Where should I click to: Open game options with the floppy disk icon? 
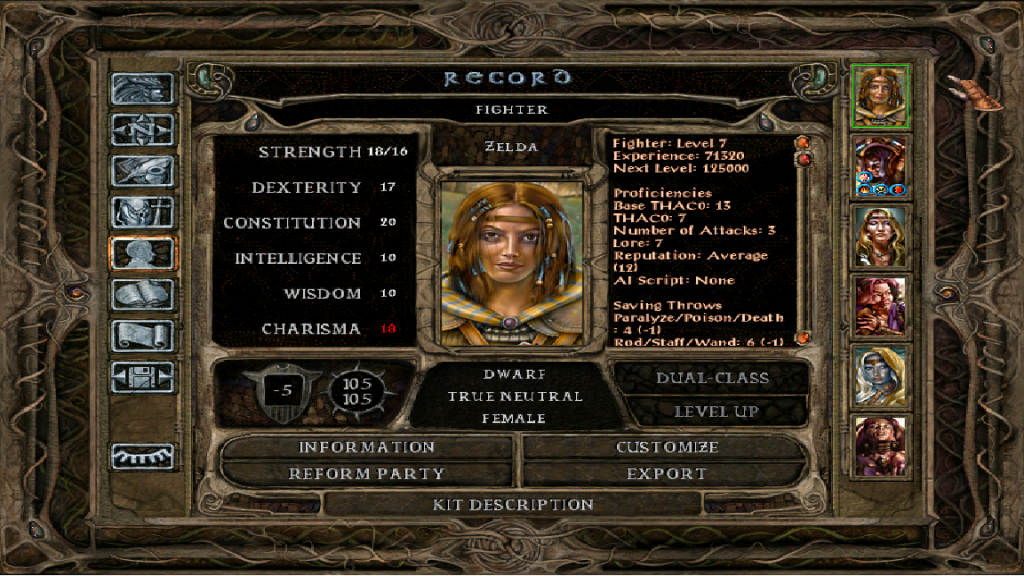pyautogui.click(x=142, y=377)
